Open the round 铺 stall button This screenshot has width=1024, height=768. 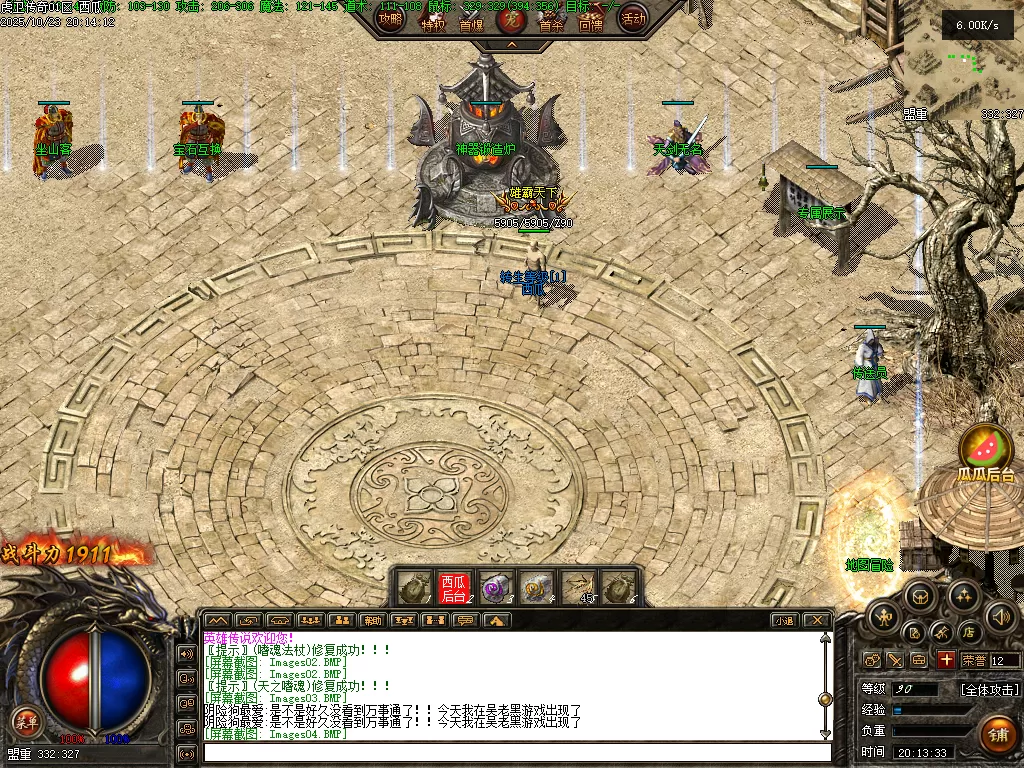coord(997,736)
